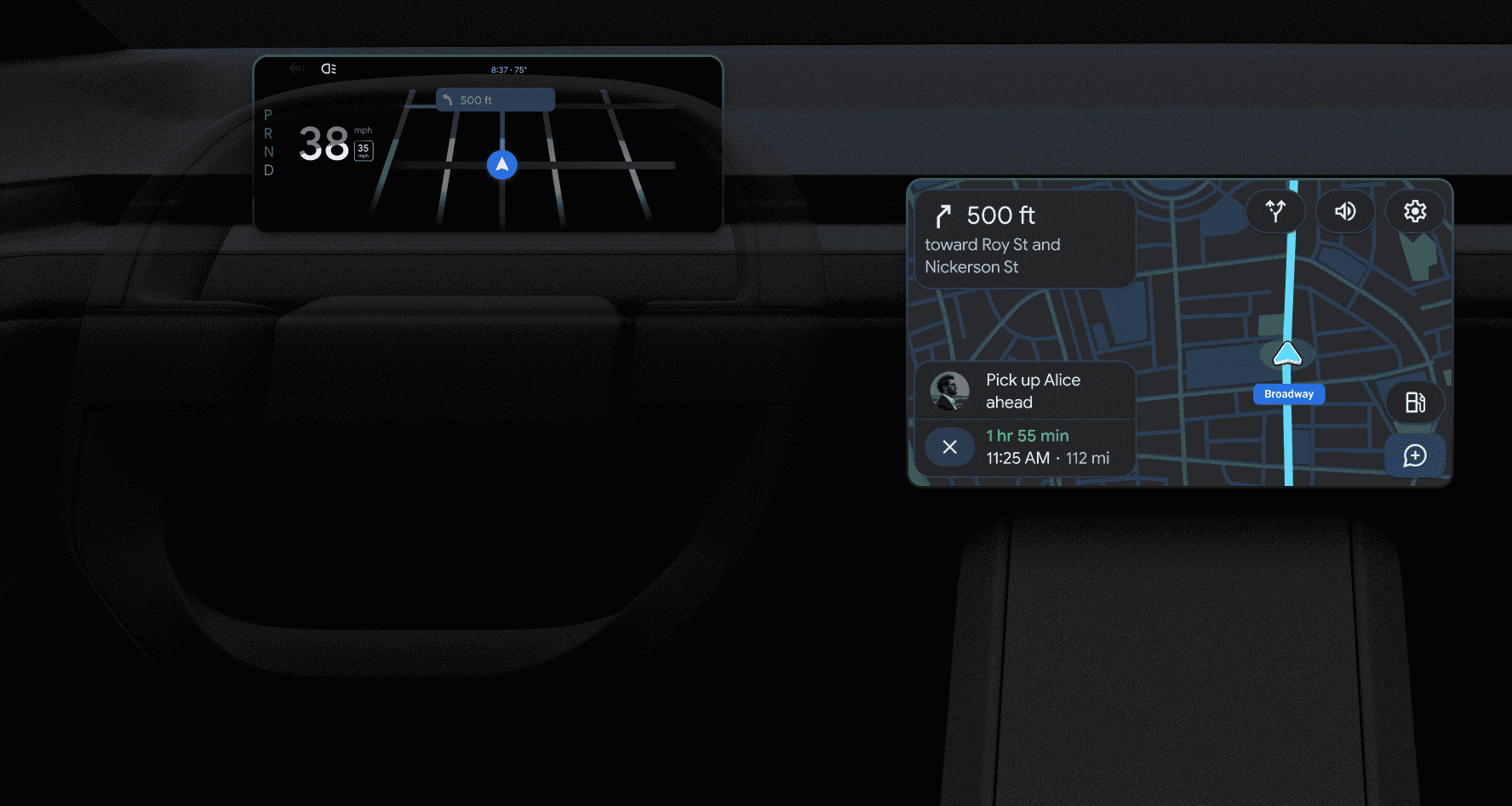Viewport: 1512px width, 806px height.
Task: Tap the 112 mi distance indicator
Action: pos(1091,457)
